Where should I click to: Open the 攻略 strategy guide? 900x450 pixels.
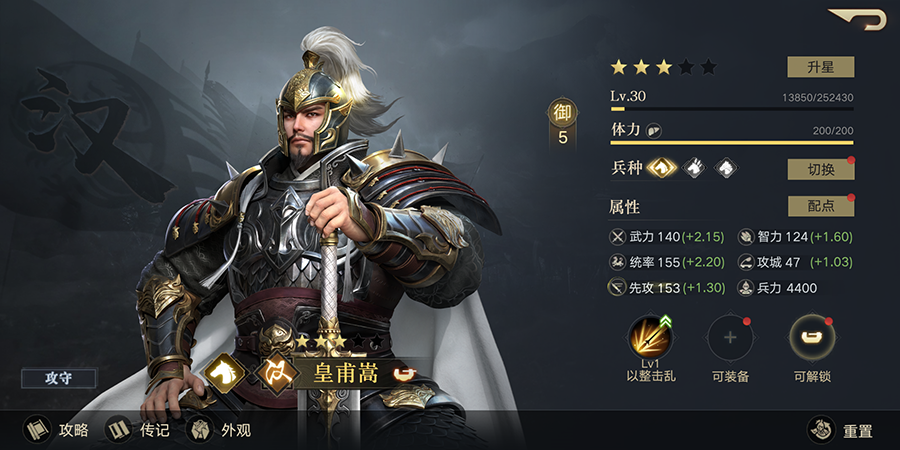click(57, 430)
